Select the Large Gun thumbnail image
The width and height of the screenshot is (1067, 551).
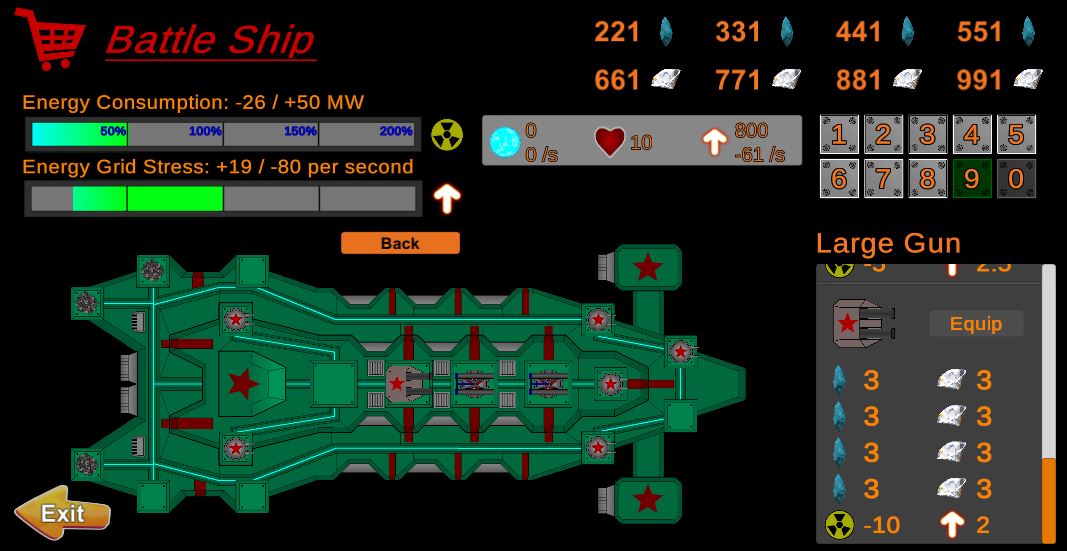[x=860, y=323]
